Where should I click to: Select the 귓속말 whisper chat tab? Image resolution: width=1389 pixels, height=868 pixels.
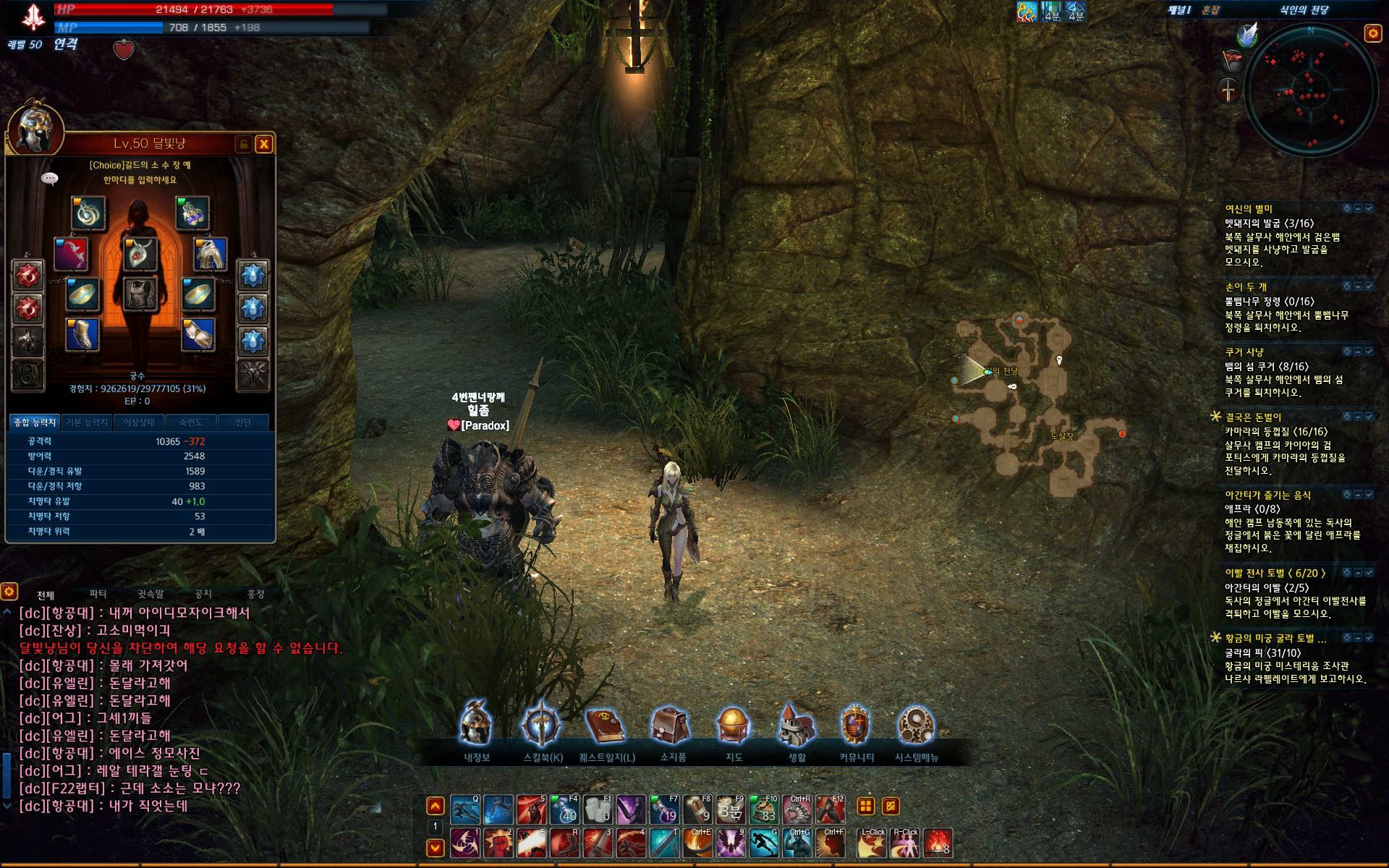[150, 595]
